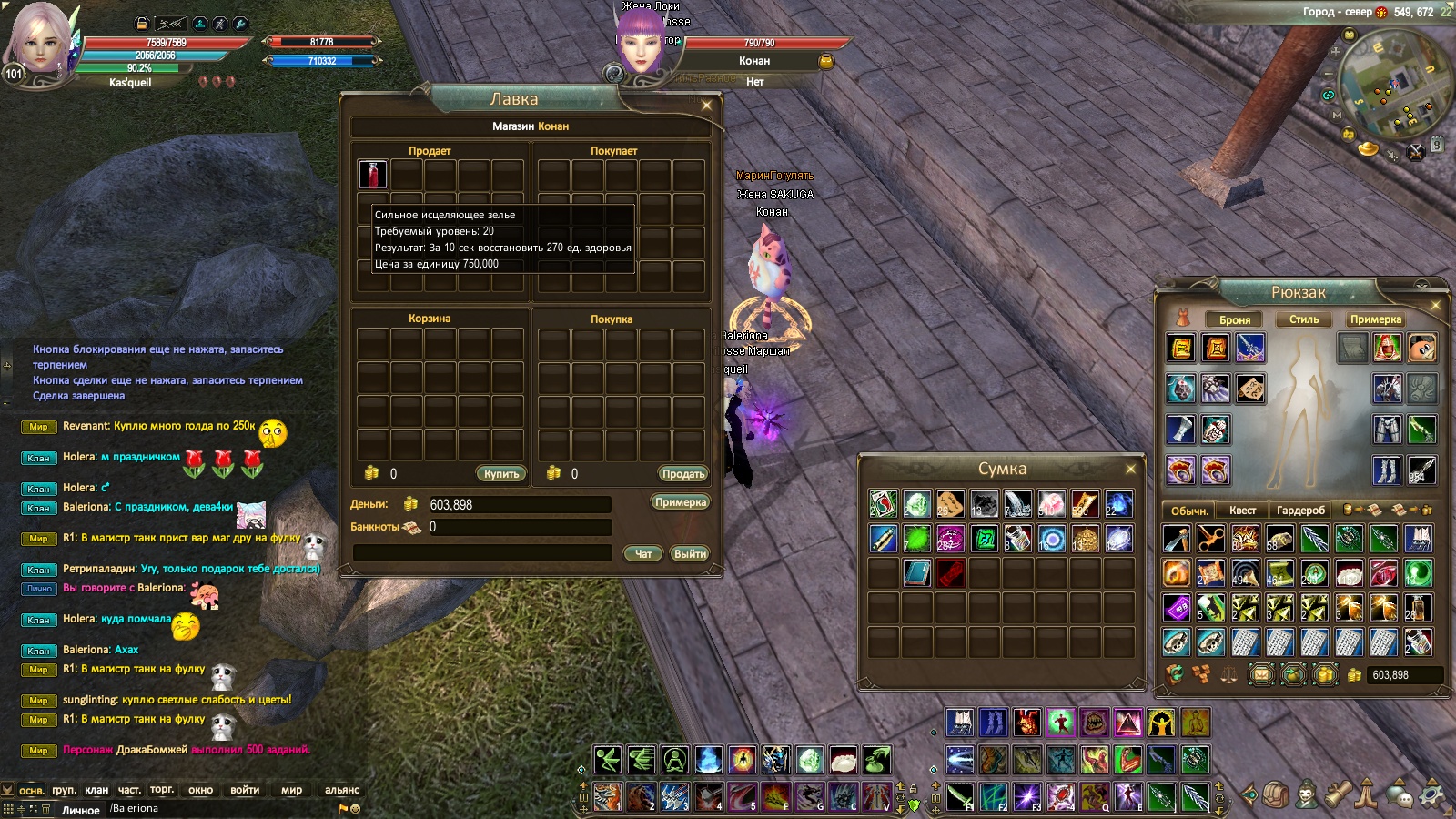
Task: Switch to the Стиль tab
Action: (1303, 319)
